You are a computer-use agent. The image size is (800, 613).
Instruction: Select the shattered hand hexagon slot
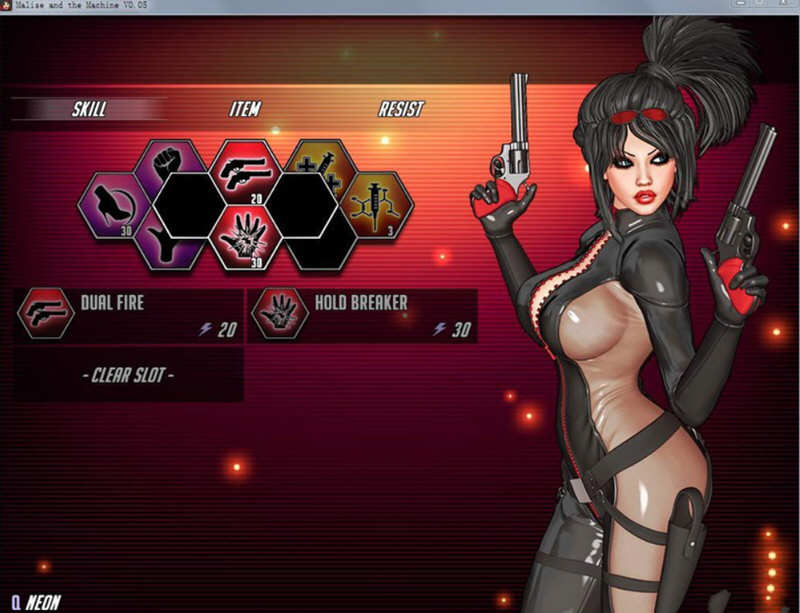point(245,239)
